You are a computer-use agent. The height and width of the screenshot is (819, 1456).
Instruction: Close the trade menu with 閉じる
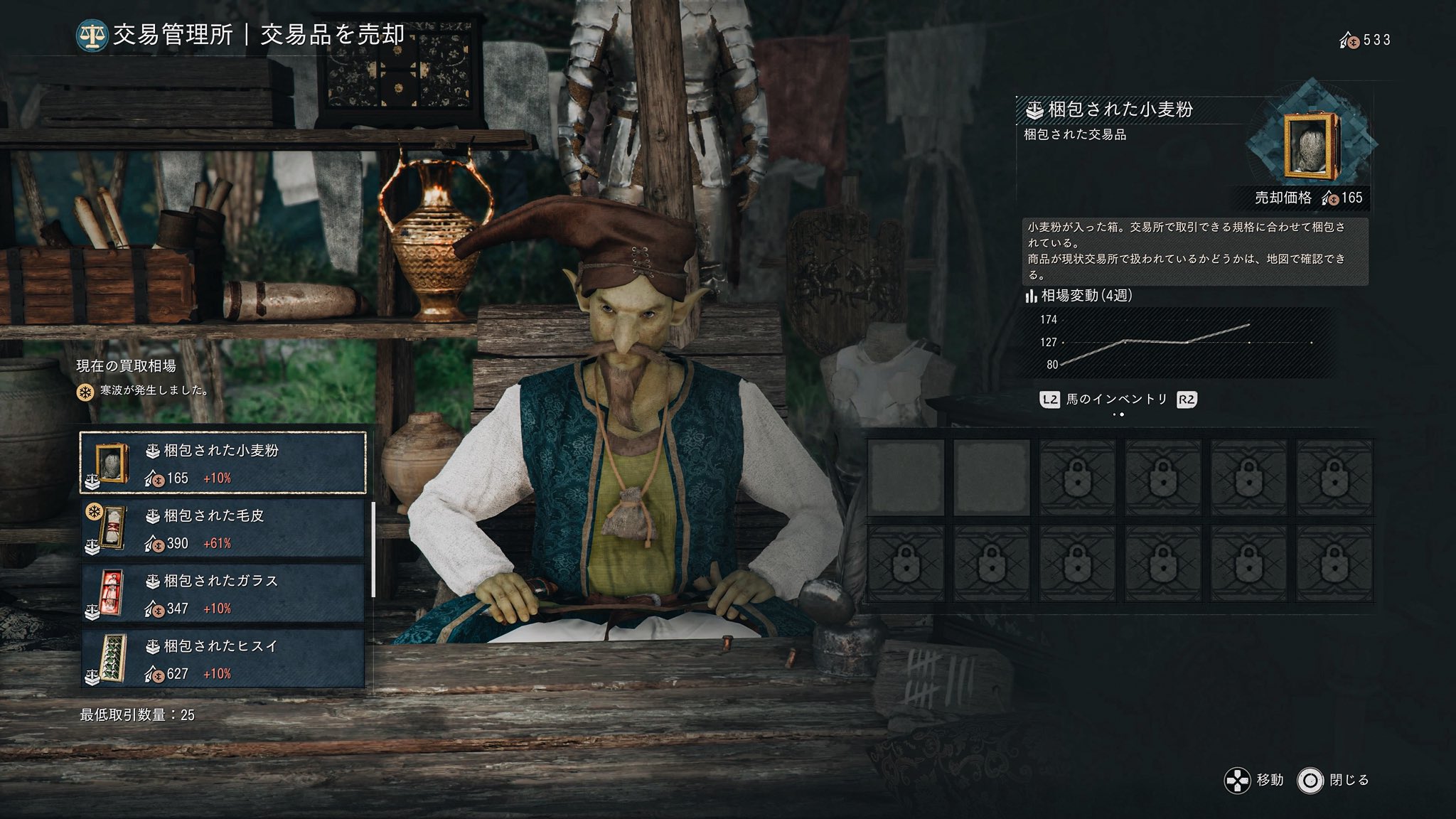tap(1334, 781)
